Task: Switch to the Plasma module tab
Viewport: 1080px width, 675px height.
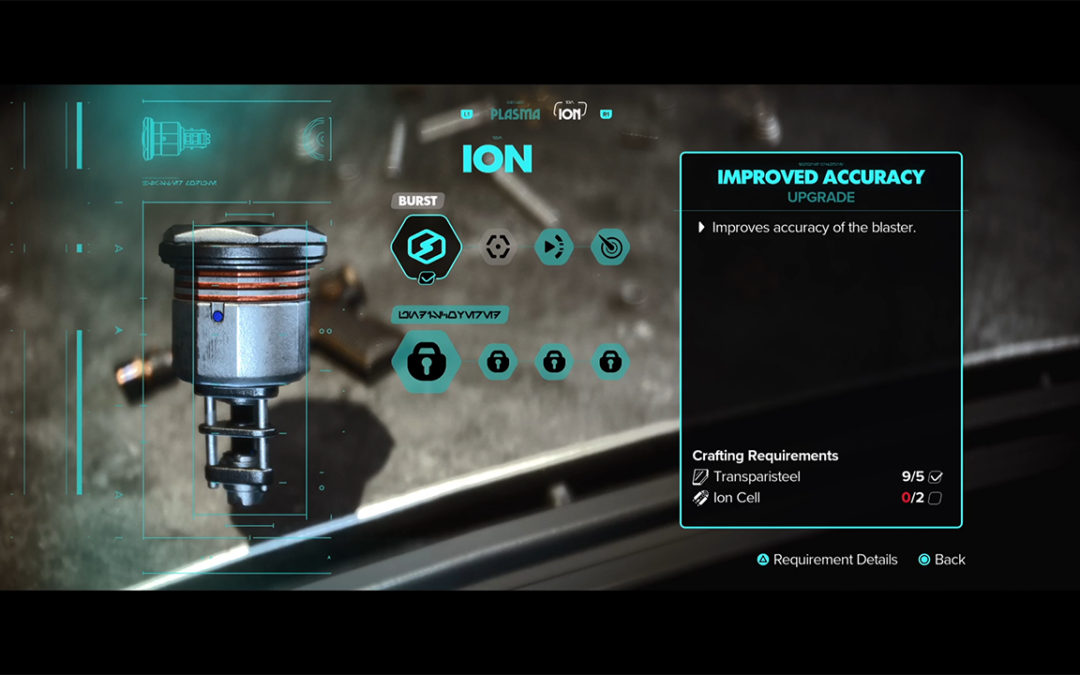Action: click(x=515, y=114)
